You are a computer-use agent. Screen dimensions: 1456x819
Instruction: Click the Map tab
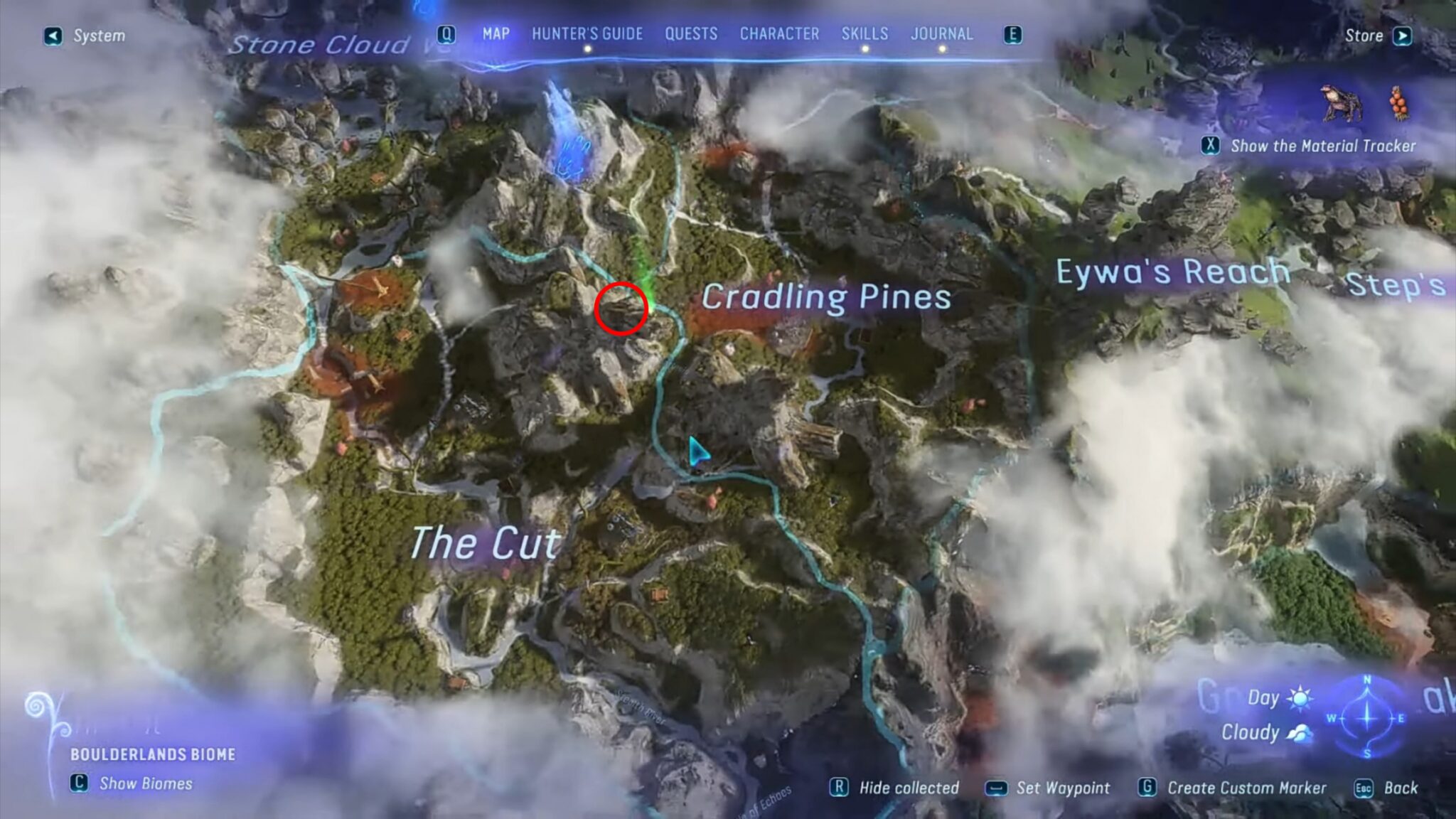[496, 34]
